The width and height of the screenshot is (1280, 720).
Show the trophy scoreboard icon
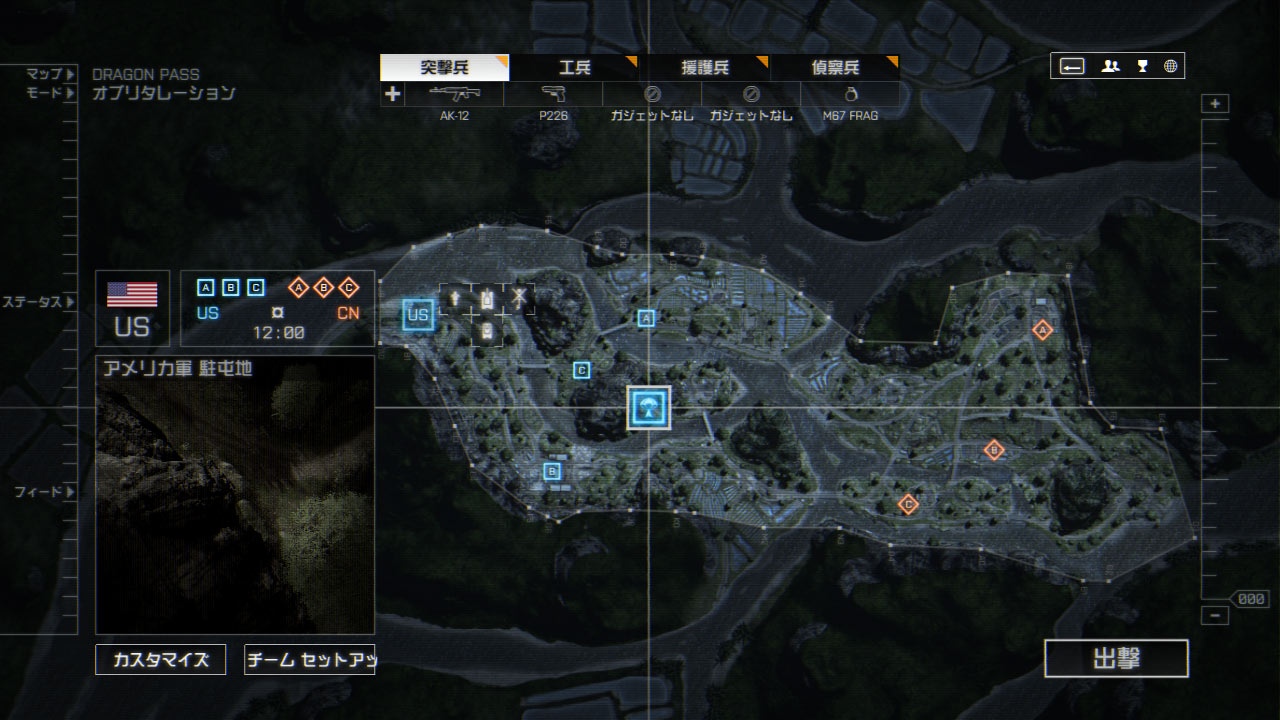pos(1142,66)
